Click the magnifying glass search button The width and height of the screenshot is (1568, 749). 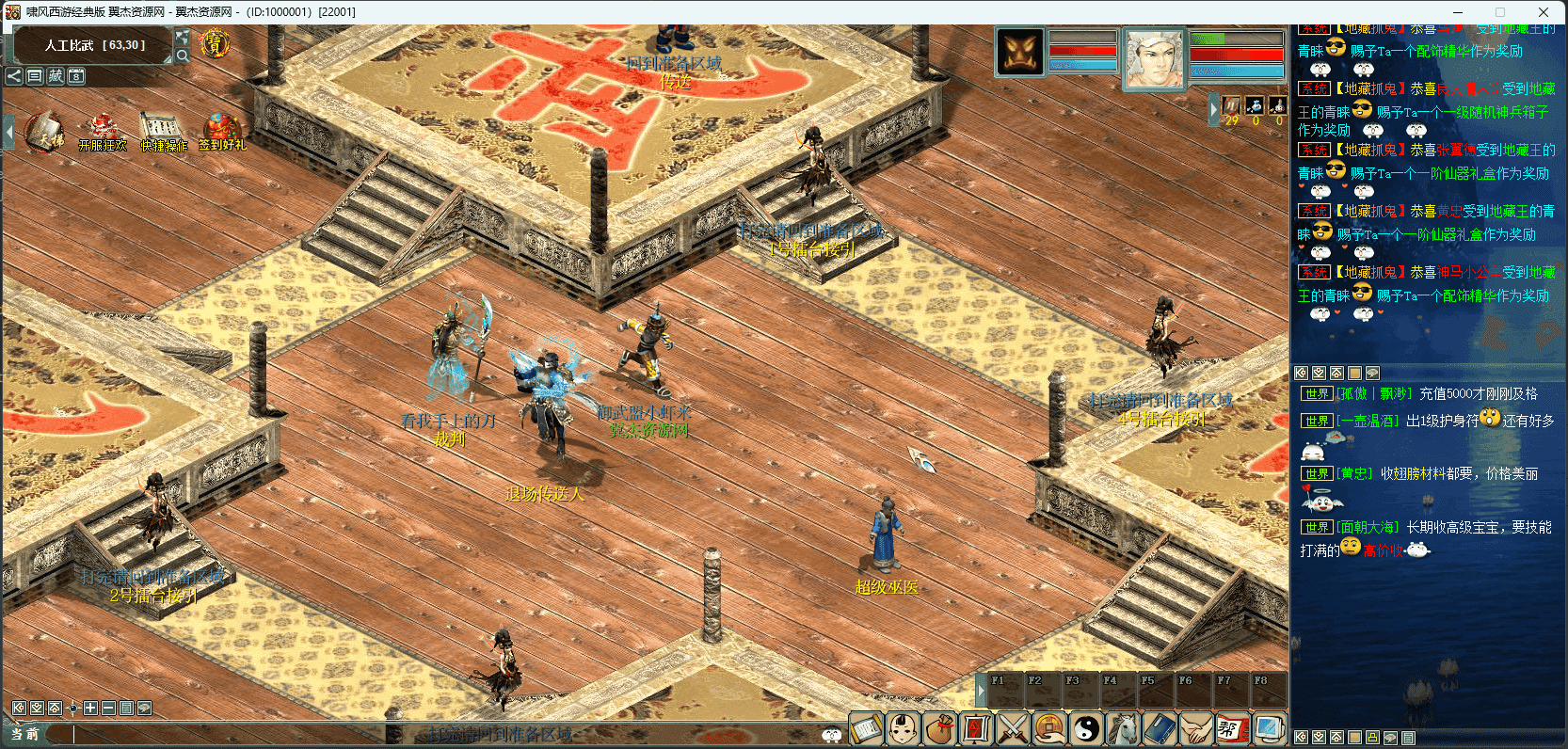(183, 56)
